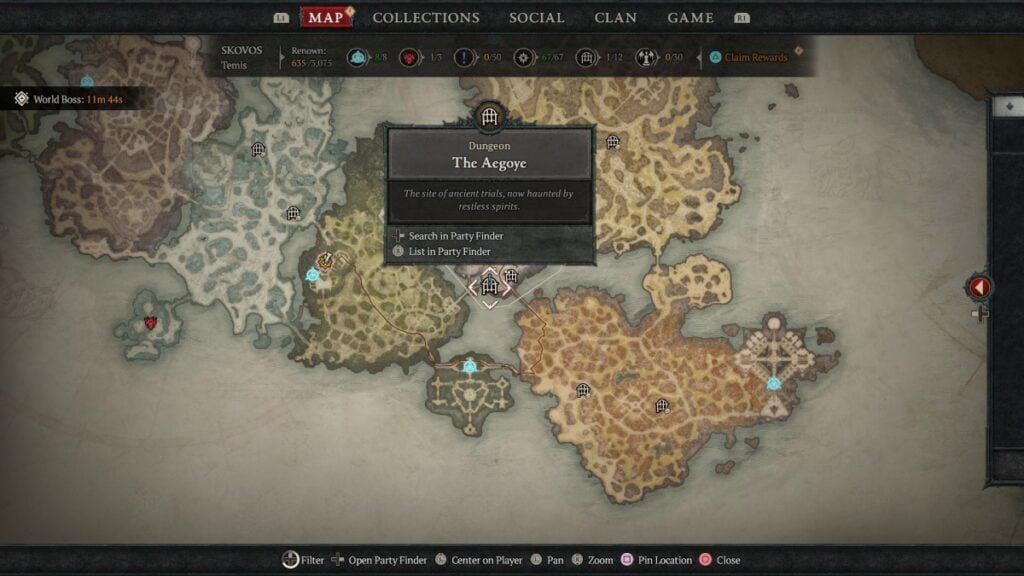Select the highlighted Aegoye dungeon marker
The width and height of the screenshot is (1024, 576).
click(489, 287)
